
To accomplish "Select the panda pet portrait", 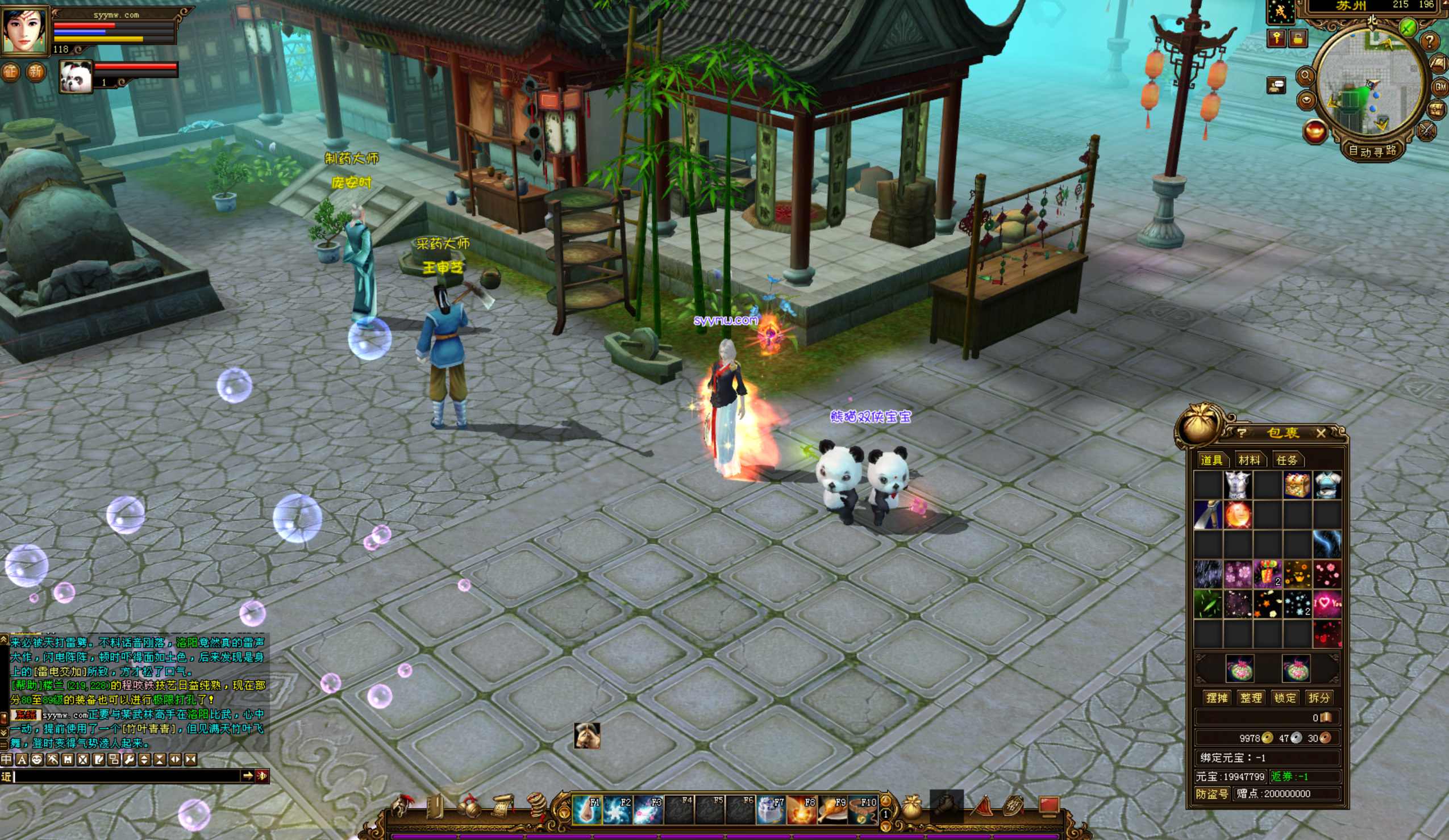I will click(x=76, y=77).
